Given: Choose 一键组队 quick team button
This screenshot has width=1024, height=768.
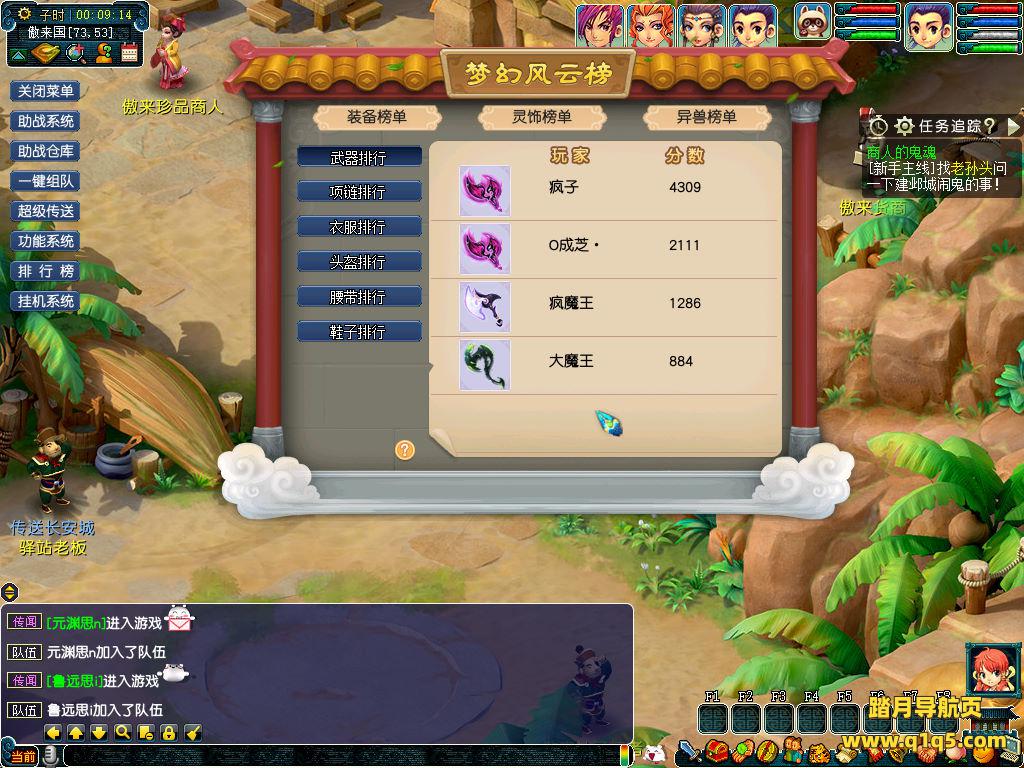Looking at the screenshot, I should pos(45,181).
